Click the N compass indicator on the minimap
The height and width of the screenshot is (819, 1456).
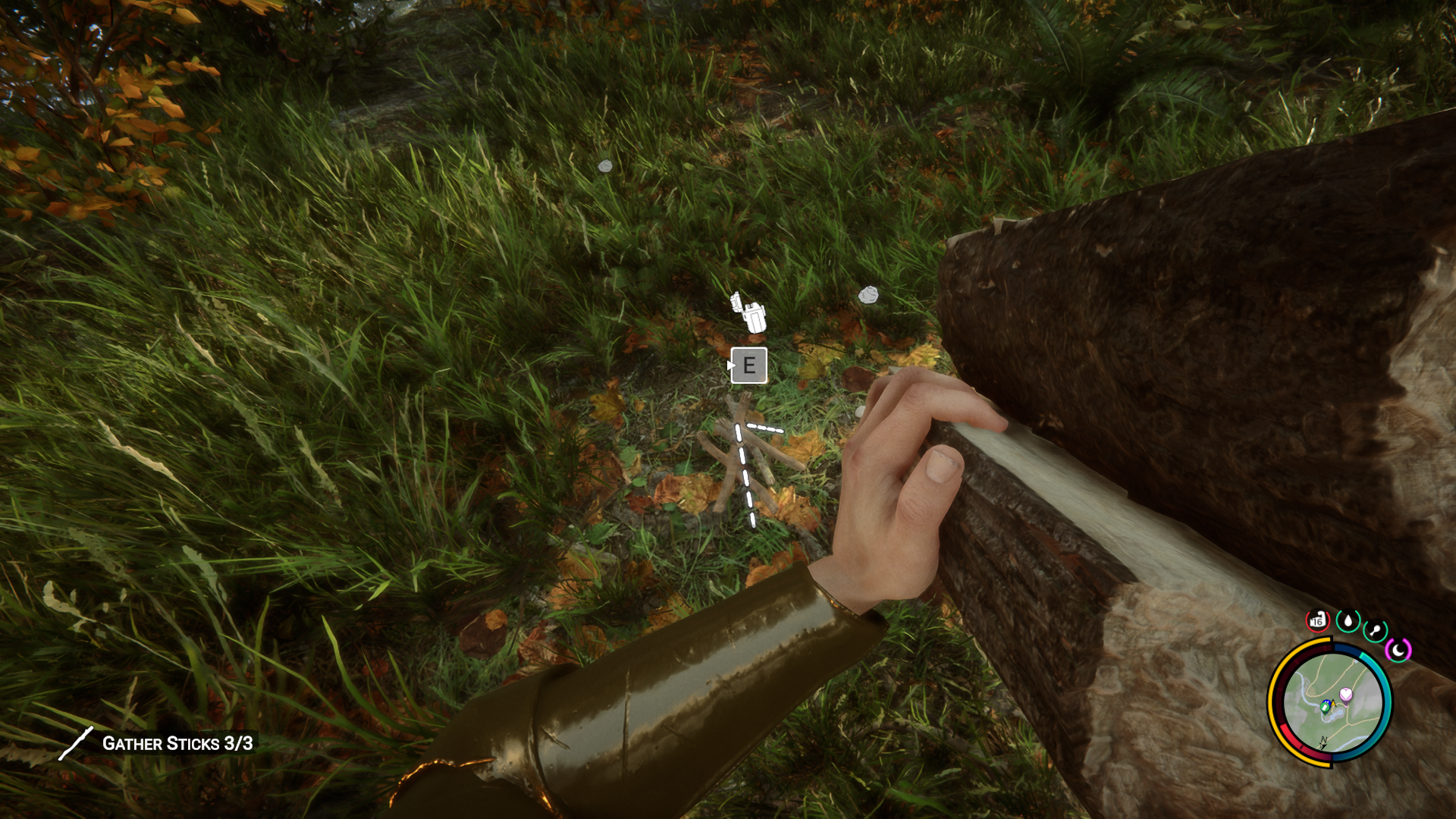coord(1323,740)
